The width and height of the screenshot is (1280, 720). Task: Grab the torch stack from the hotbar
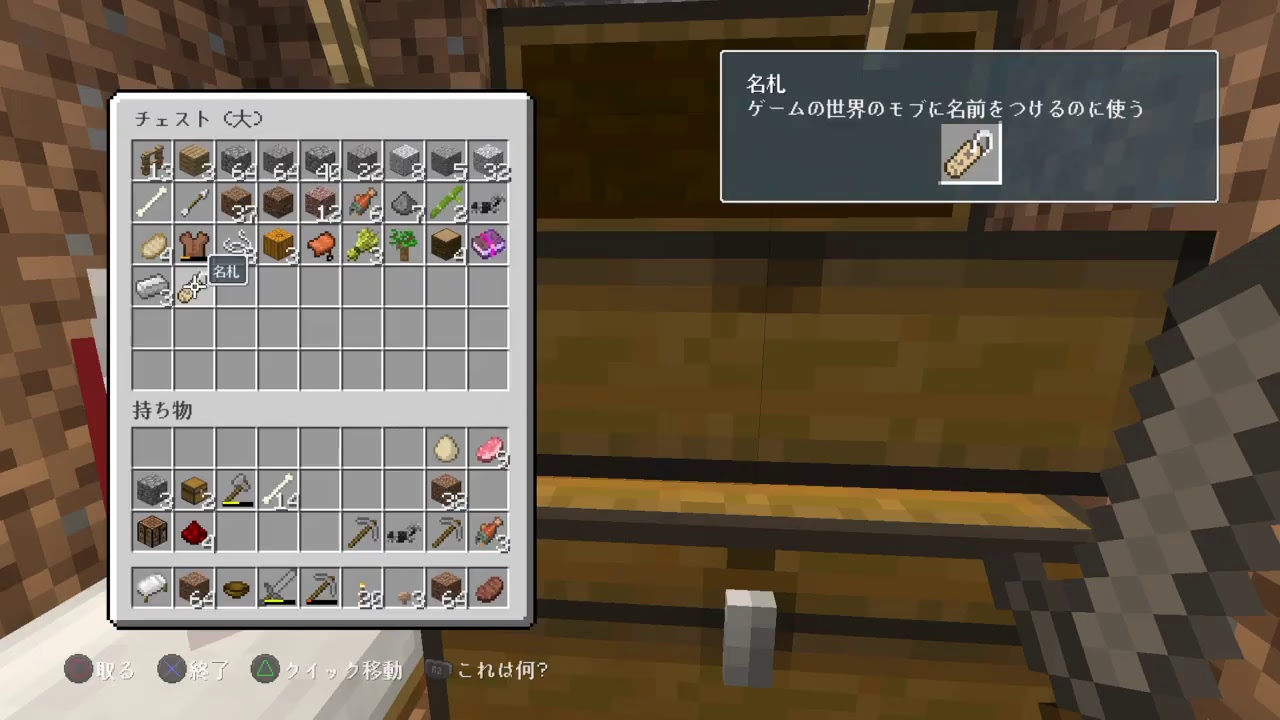tap(364, 588)
